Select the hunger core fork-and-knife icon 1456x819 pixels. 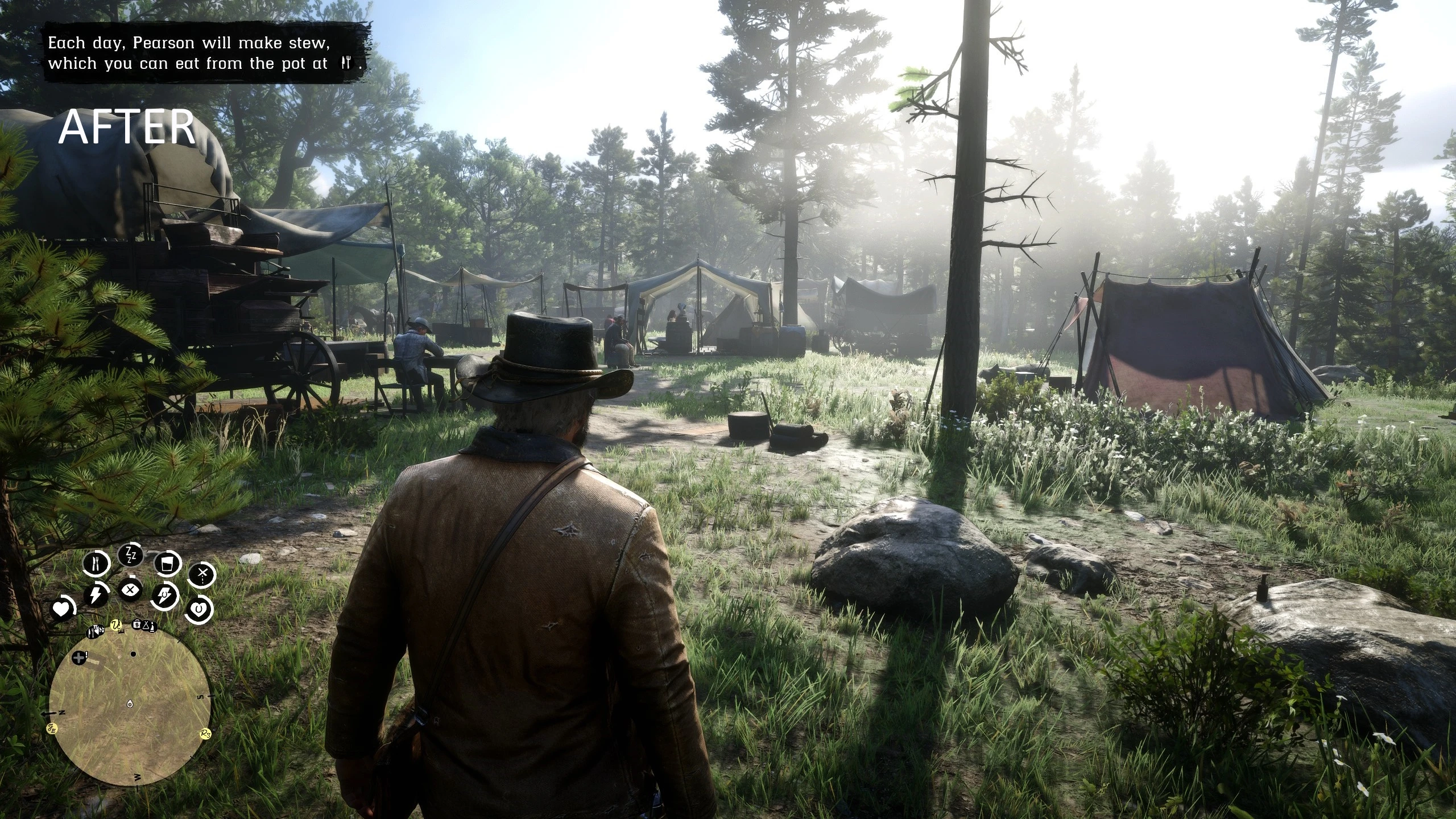point(95,563)
